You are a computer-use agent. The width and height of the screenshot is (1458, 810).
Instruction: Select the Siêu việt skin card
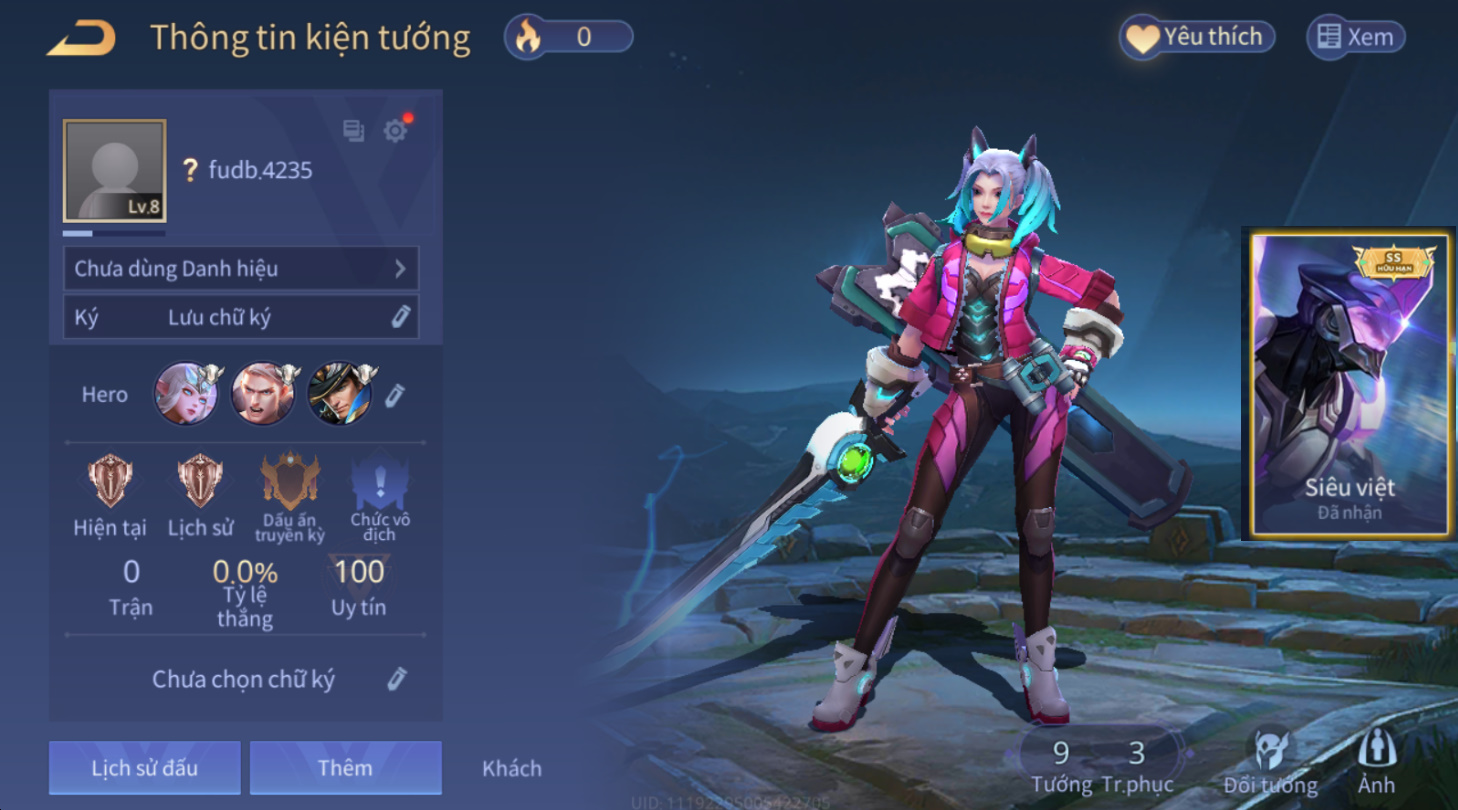tap(1348, 383)
